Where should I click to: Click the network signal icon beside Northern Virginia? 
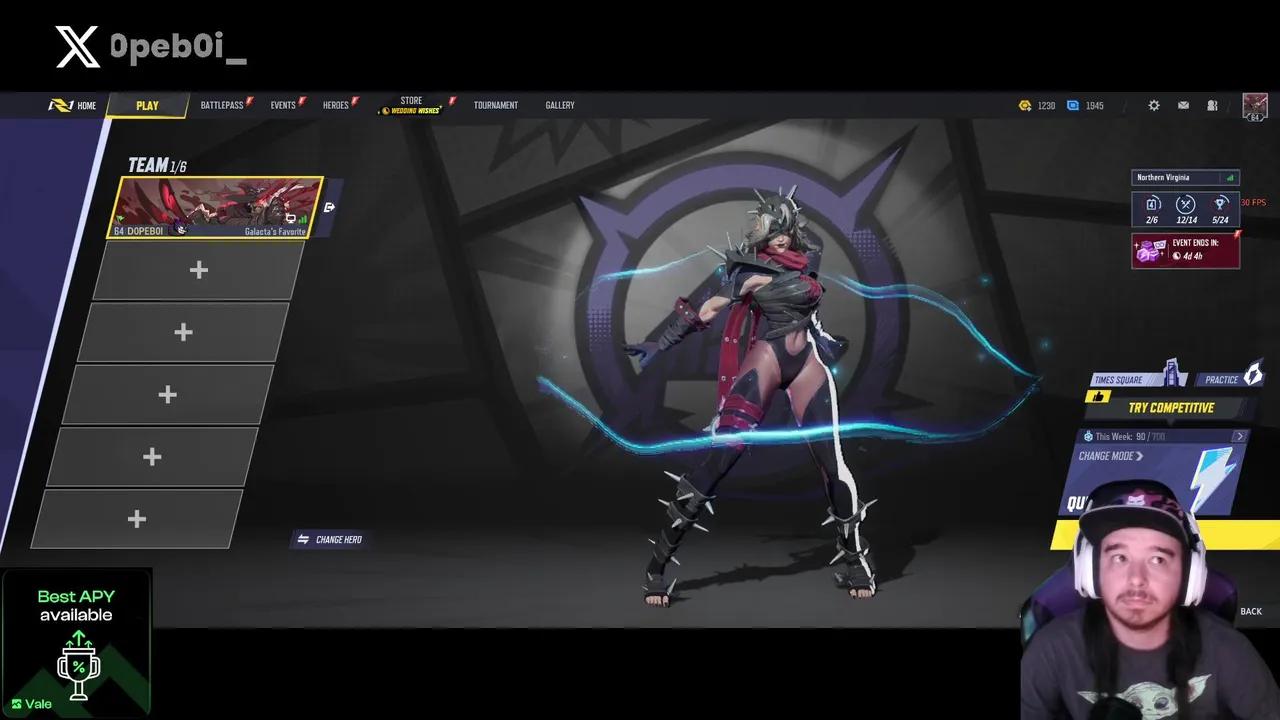click(x=1231, y=178)
